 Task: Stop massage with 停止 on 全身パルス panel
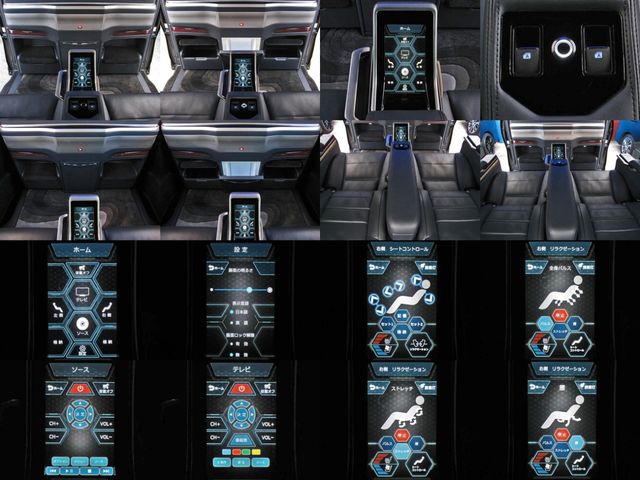pyautogui.click(x=558, y=314)
